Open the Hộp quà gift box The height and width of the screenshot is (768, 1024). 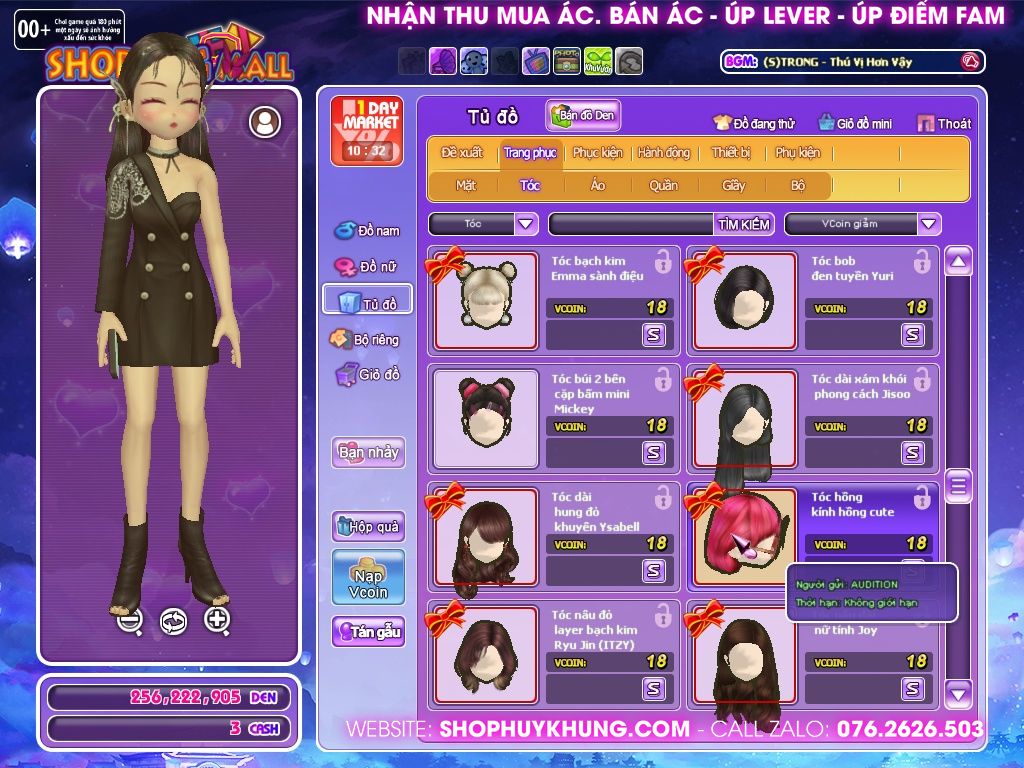tap(368, 526)
